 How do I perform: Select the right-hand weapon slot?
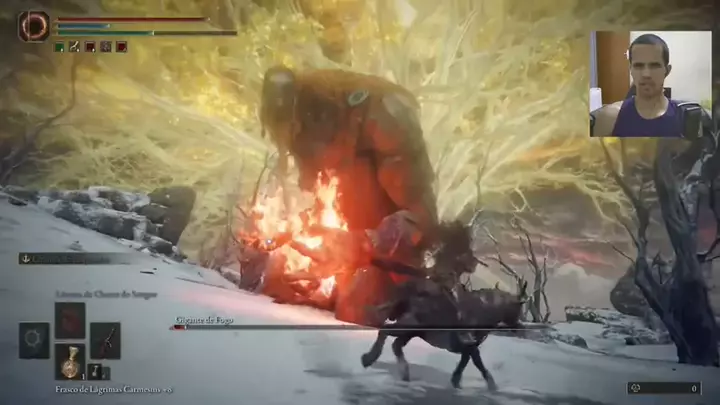click(x=105, y=340)
